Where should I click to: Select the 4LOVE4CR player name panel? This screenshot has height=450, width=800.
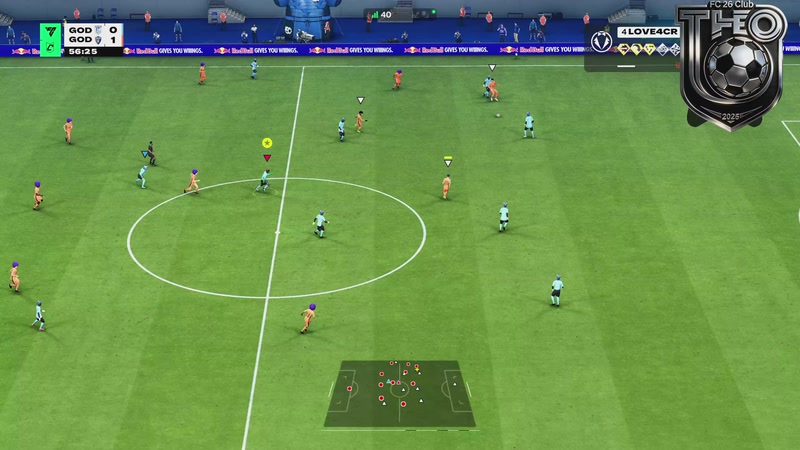coord(648,32)
